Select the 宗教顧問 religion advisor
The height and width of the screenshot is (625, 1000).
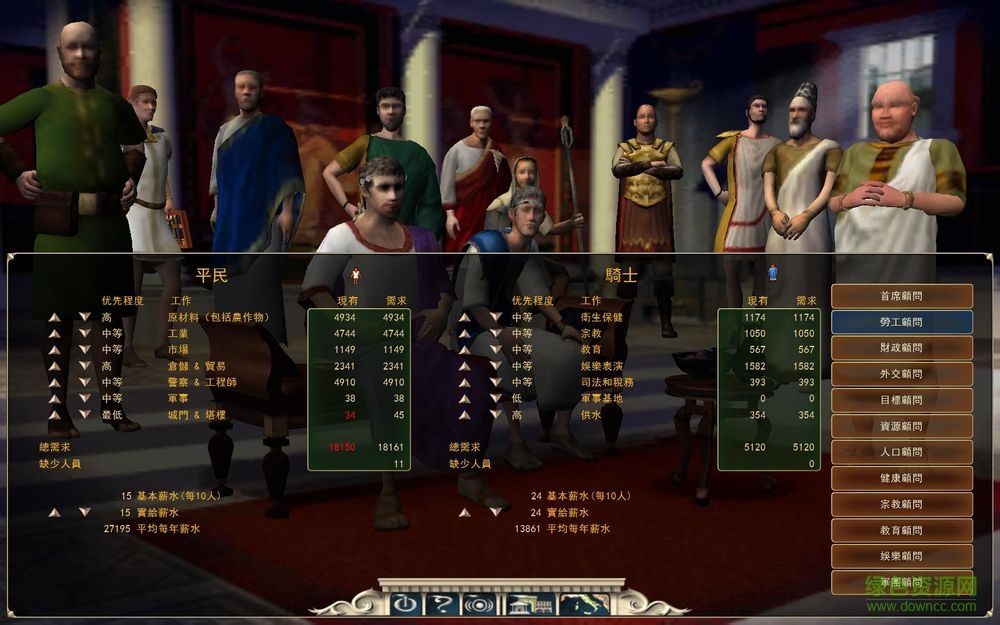(901, 504)
